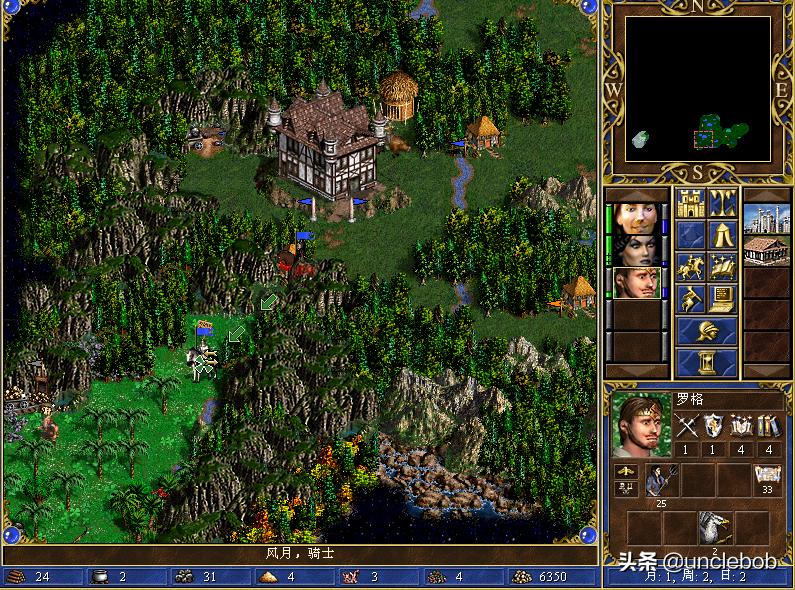Select the highlighted third hero portrait
Viewport: 795px width, 590px height.
[x=637, y=282]
